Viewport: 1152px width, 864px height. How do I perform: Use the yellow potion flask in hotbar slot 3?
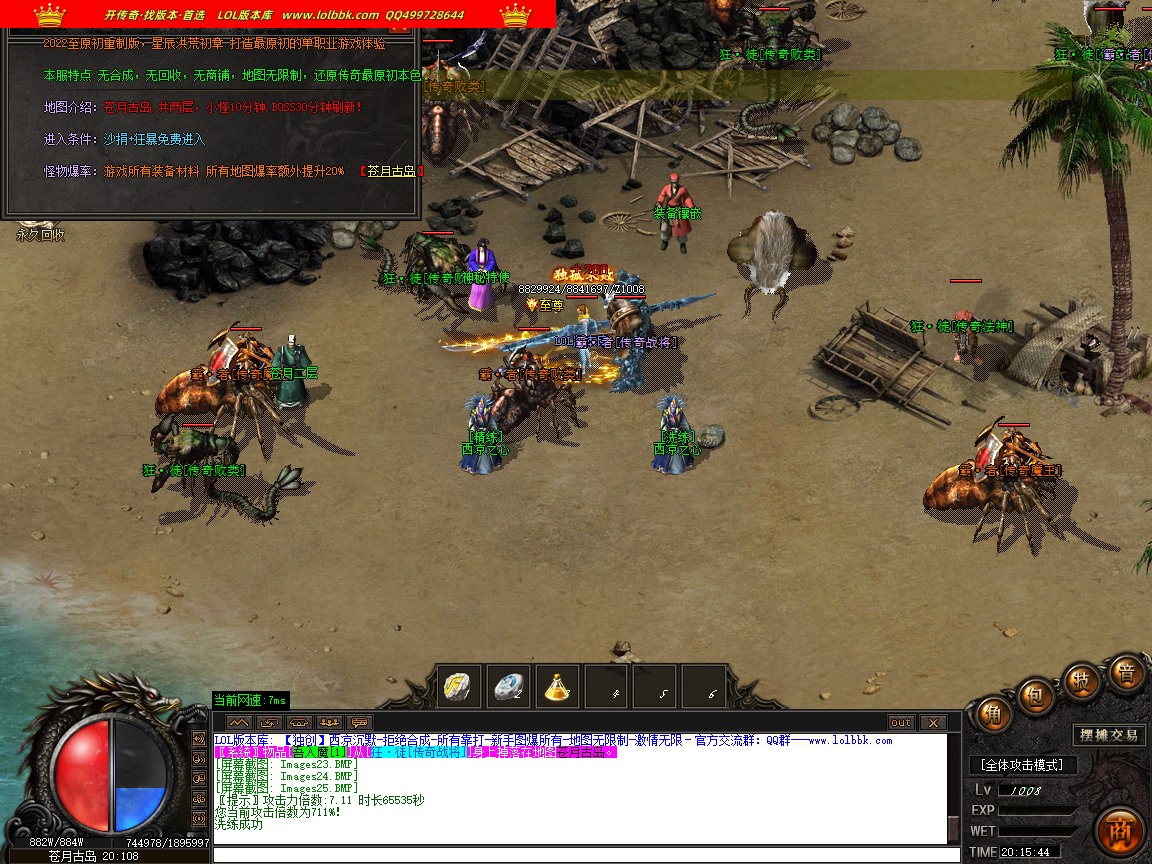(558, 687)
